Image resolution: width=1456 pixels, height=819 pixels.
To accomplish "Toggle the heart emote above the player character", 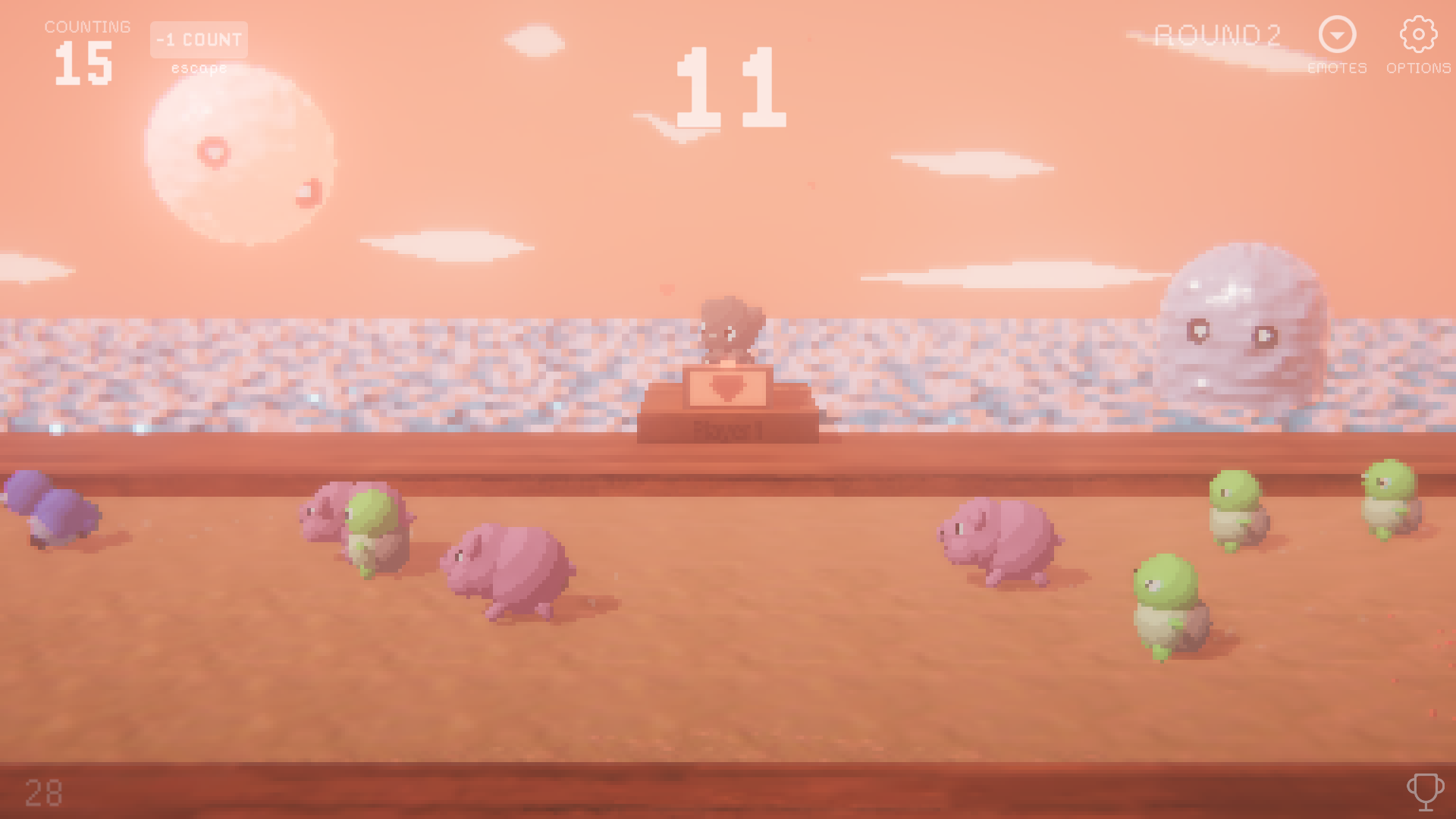I will pos(667,290).
